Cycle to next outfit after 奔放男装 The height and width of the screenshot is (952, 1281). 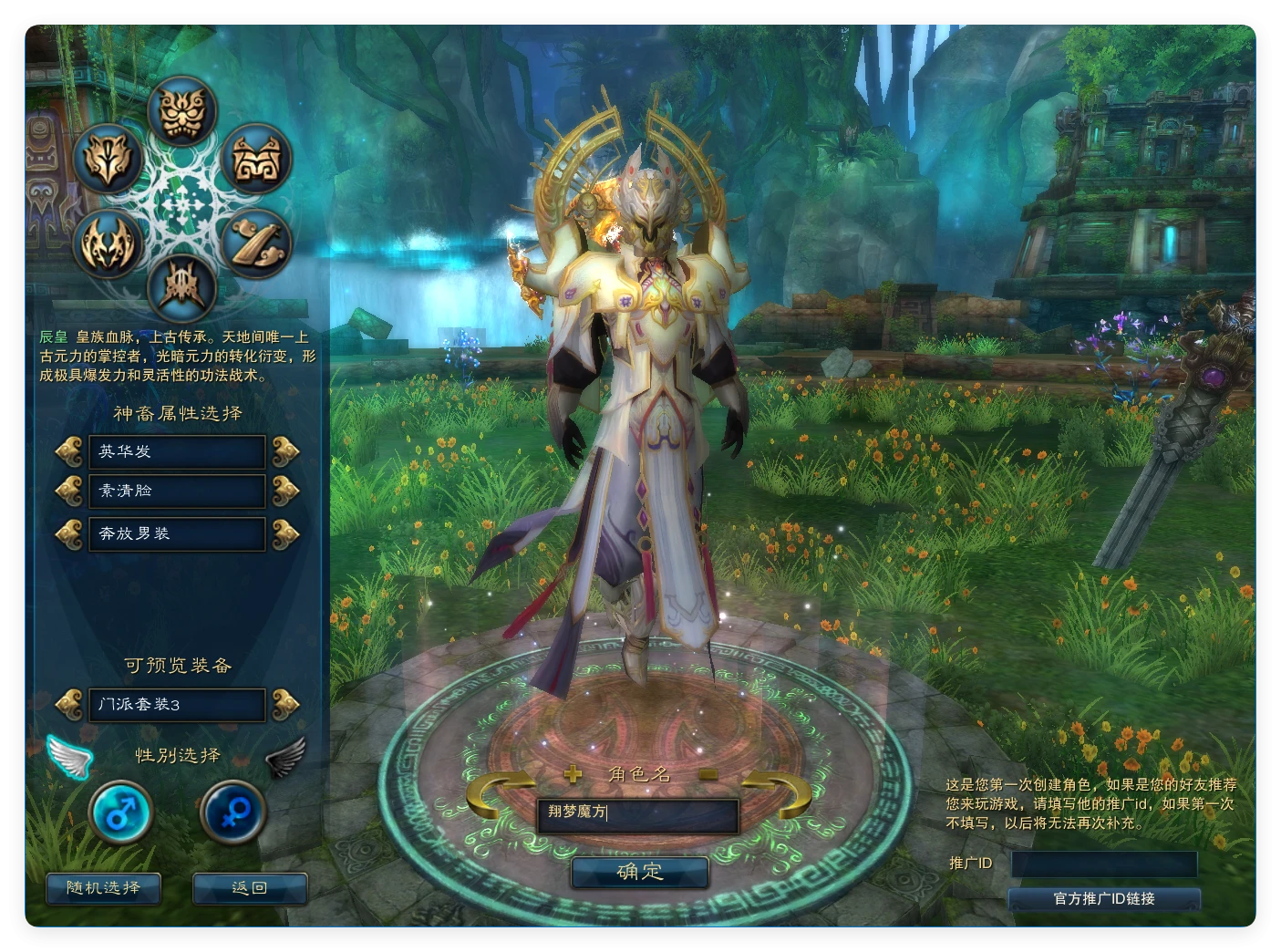click(x=285, y=533)
